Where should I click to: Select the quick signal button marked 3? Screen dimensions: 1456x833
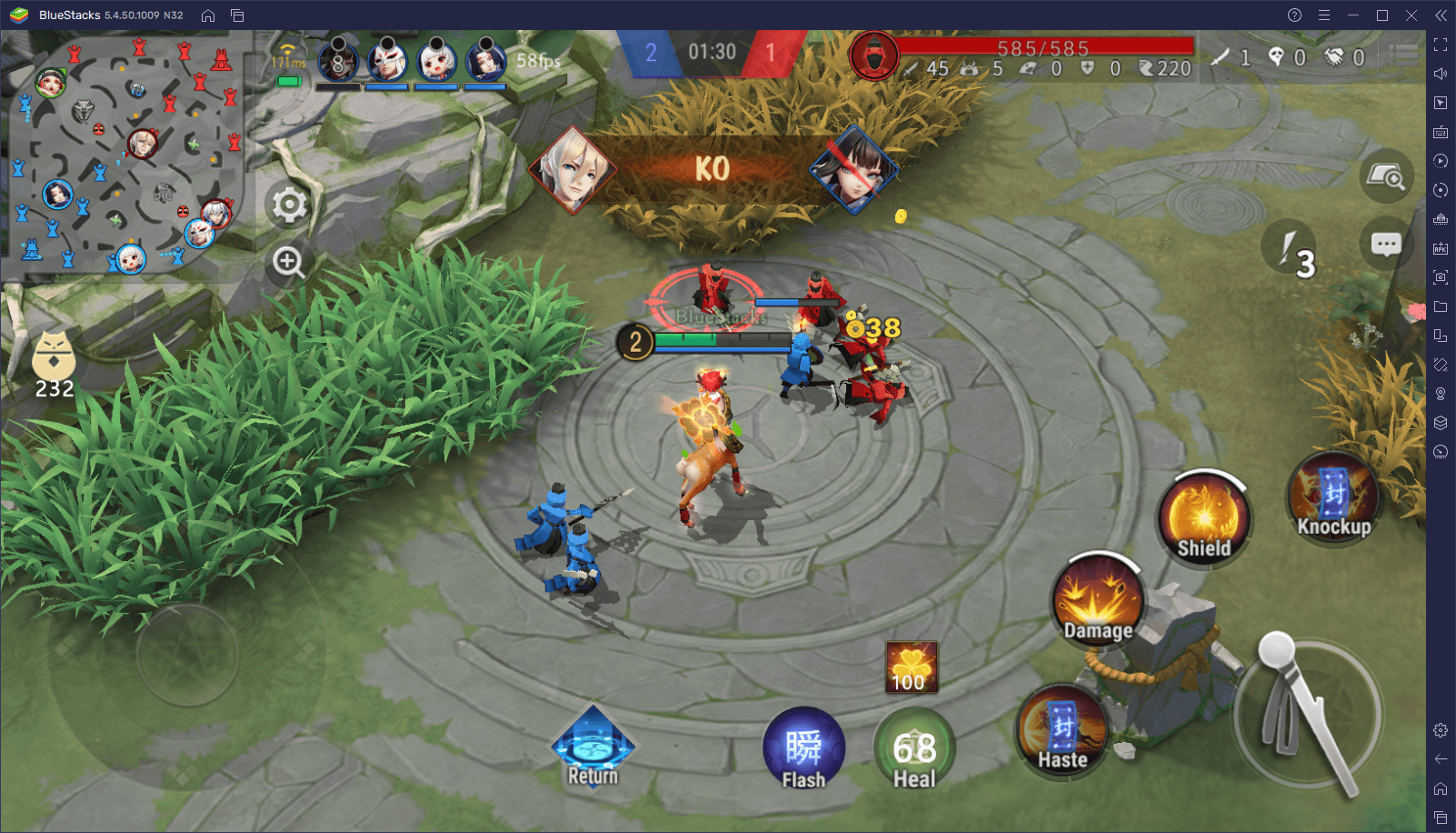[x=1290, y=247]
